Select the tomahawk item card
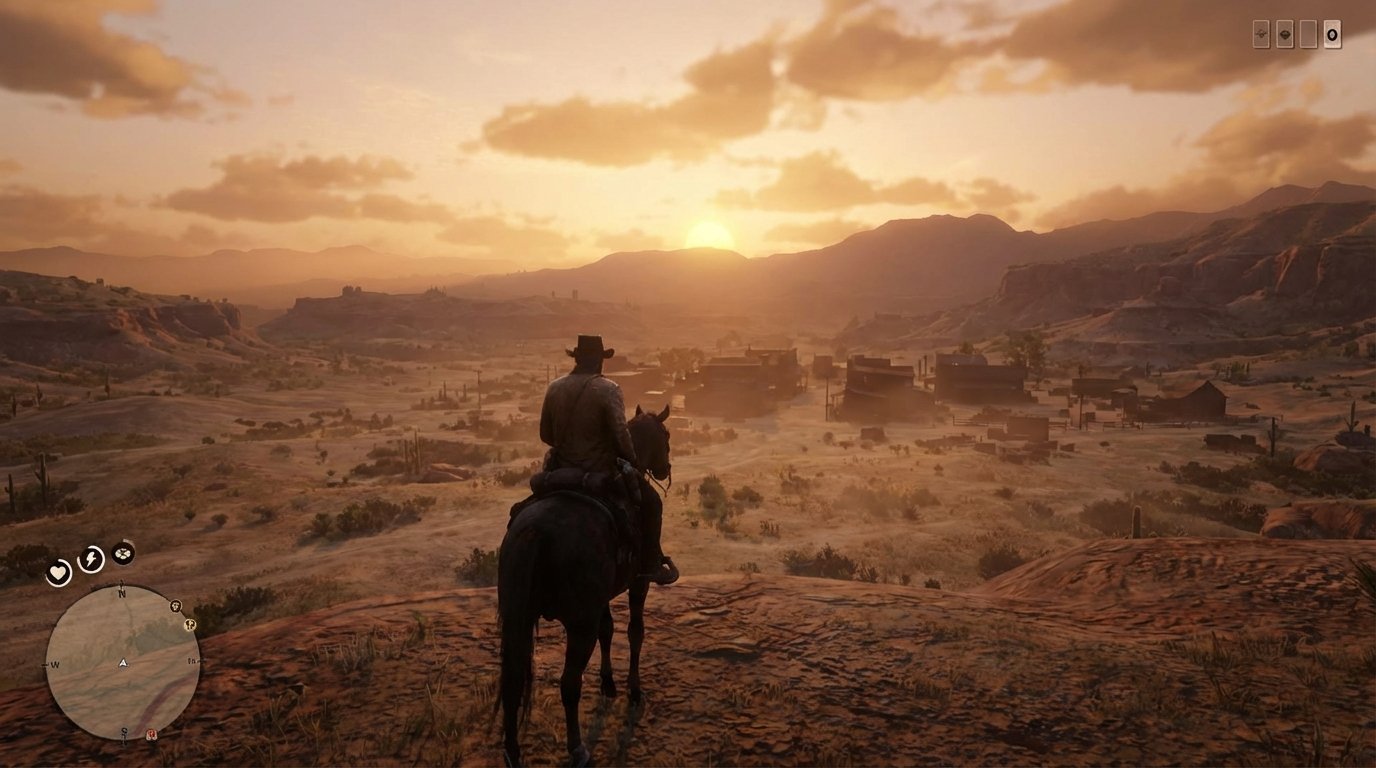The image size is (1376, 768). [1285, 33]
